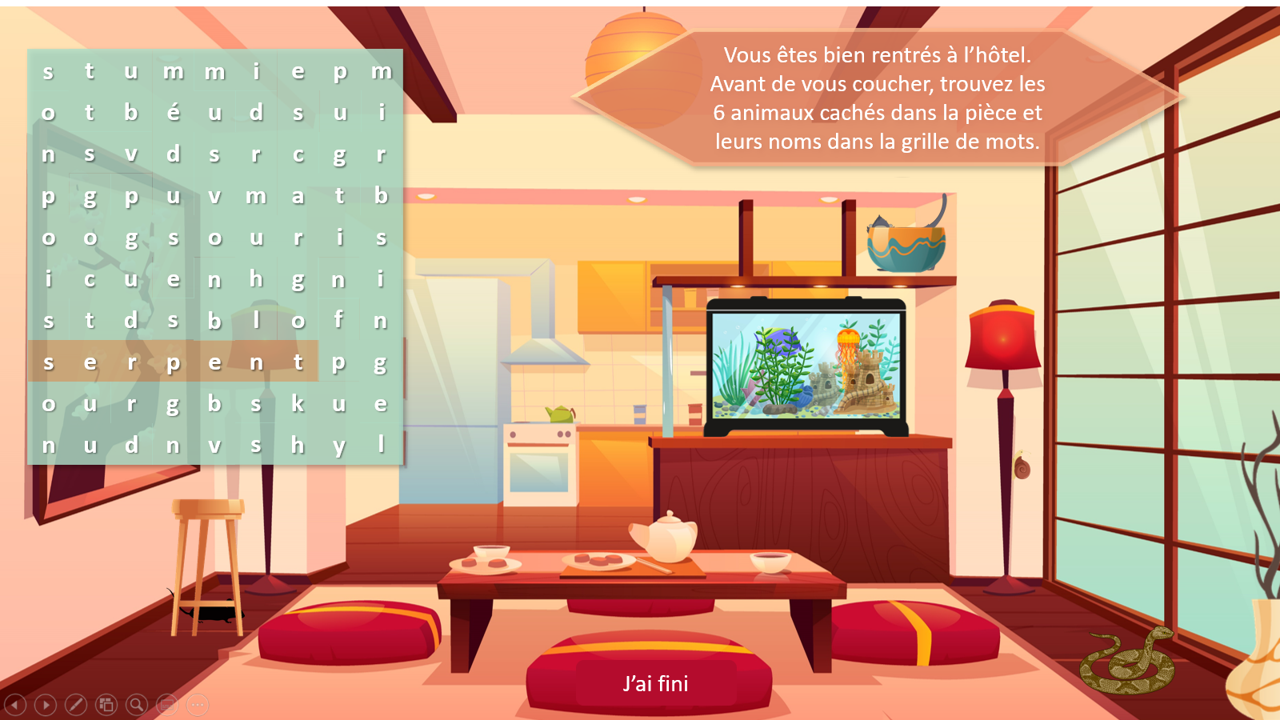This screenshot has width=1280, height=720.
Task: Click the highlighted word "serpent" in the grid
Action: pyautogui.click(x=173, y=362)
